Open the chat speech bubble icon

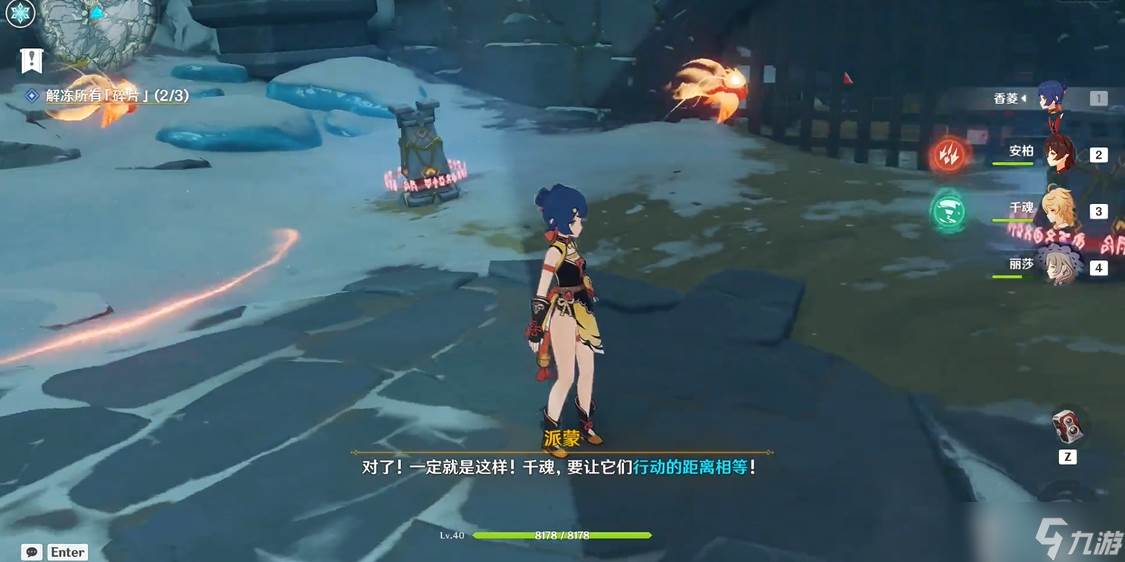(x=32, y=551)
